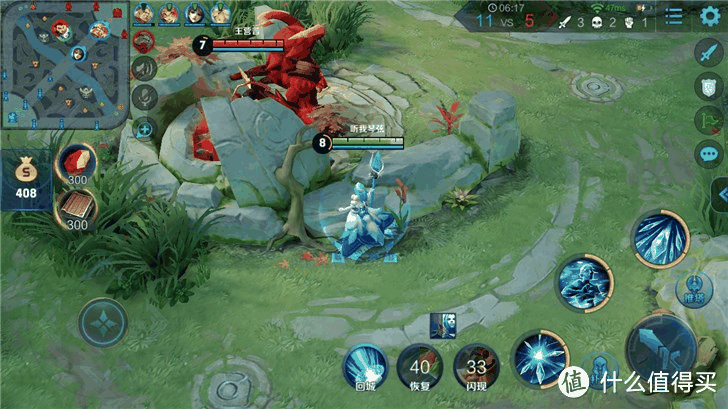Use the 恢复 heal spell
This screenshot has height=409, width=728.
pyautogui.click(x=419, y=368)
